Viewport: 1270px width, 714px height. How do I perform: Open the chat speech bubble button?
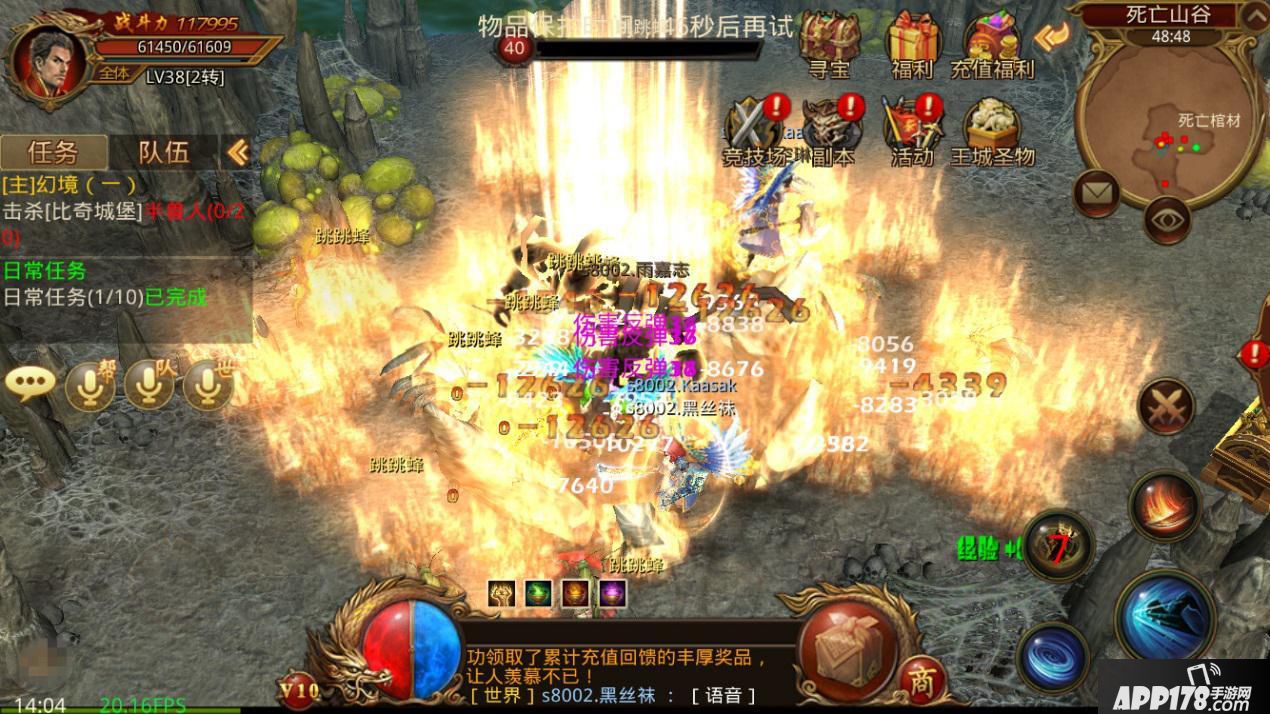pos(30,385)
